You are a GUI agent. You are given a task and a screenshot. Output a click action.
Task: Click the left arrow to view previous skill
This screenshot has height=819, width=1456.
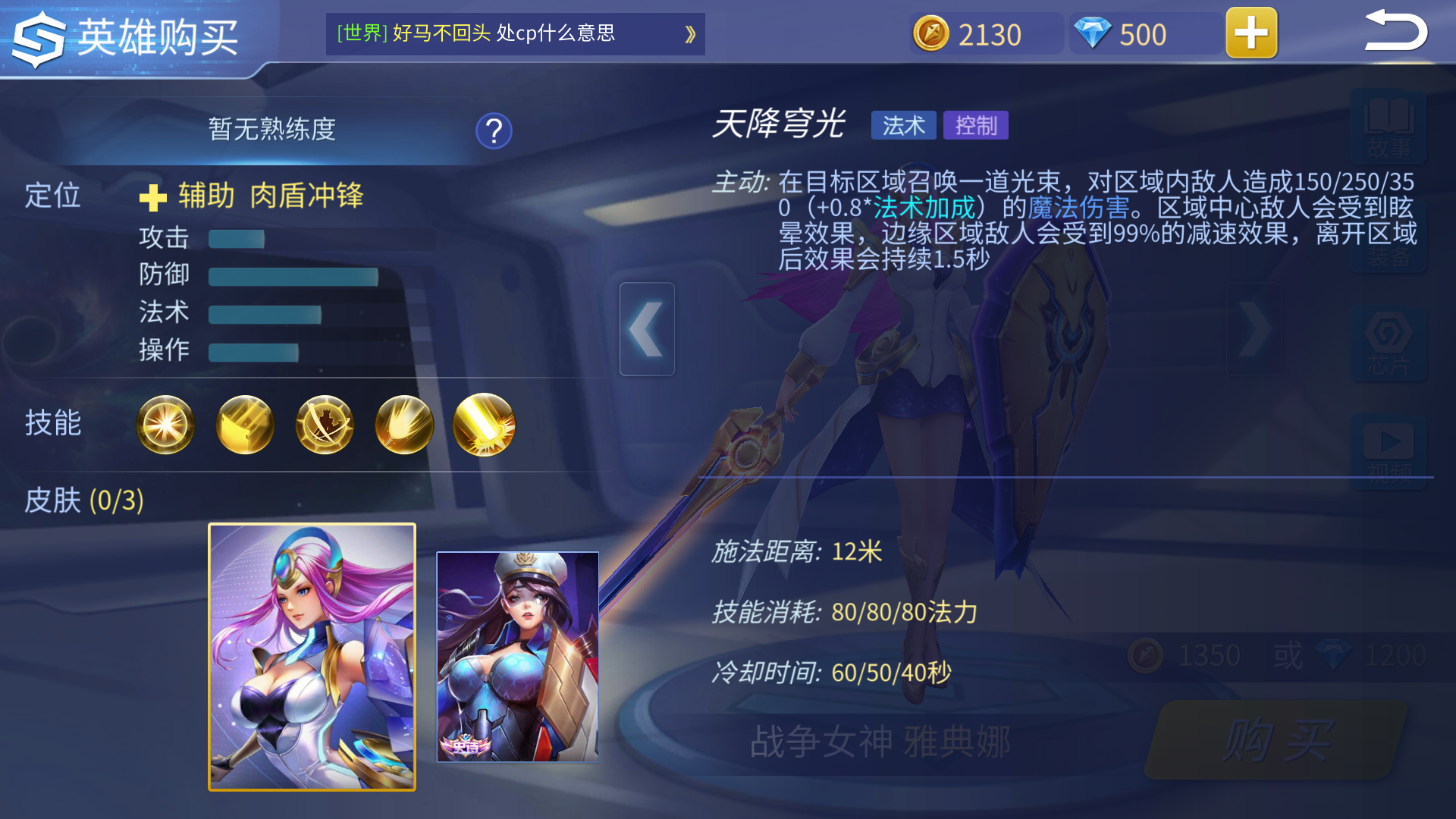(647, 329)
